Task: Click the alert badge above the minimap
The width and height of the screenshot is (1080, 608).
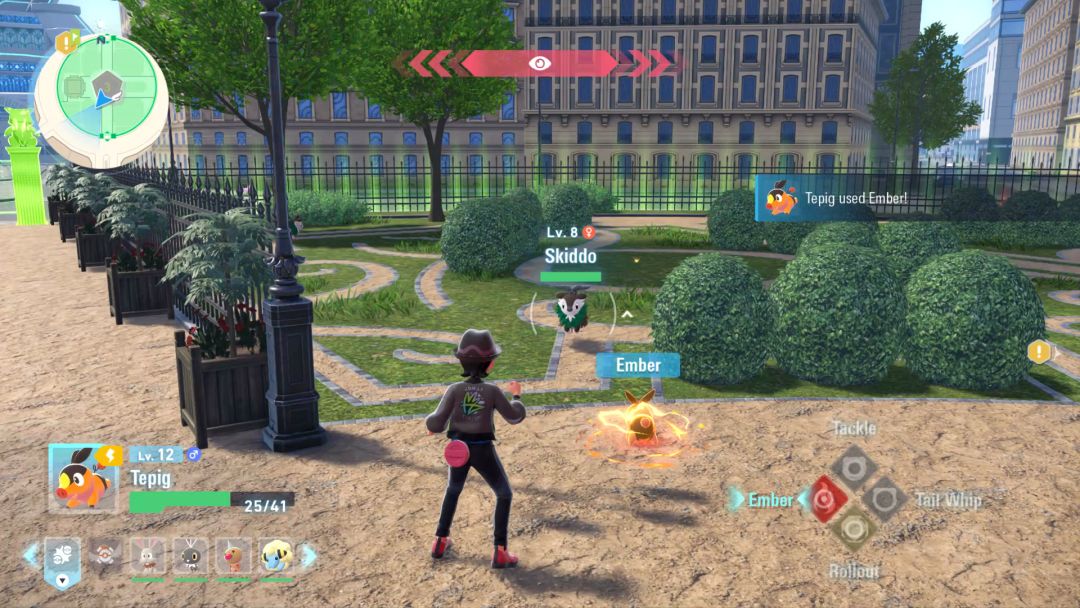Action: [x=66, y=42]
